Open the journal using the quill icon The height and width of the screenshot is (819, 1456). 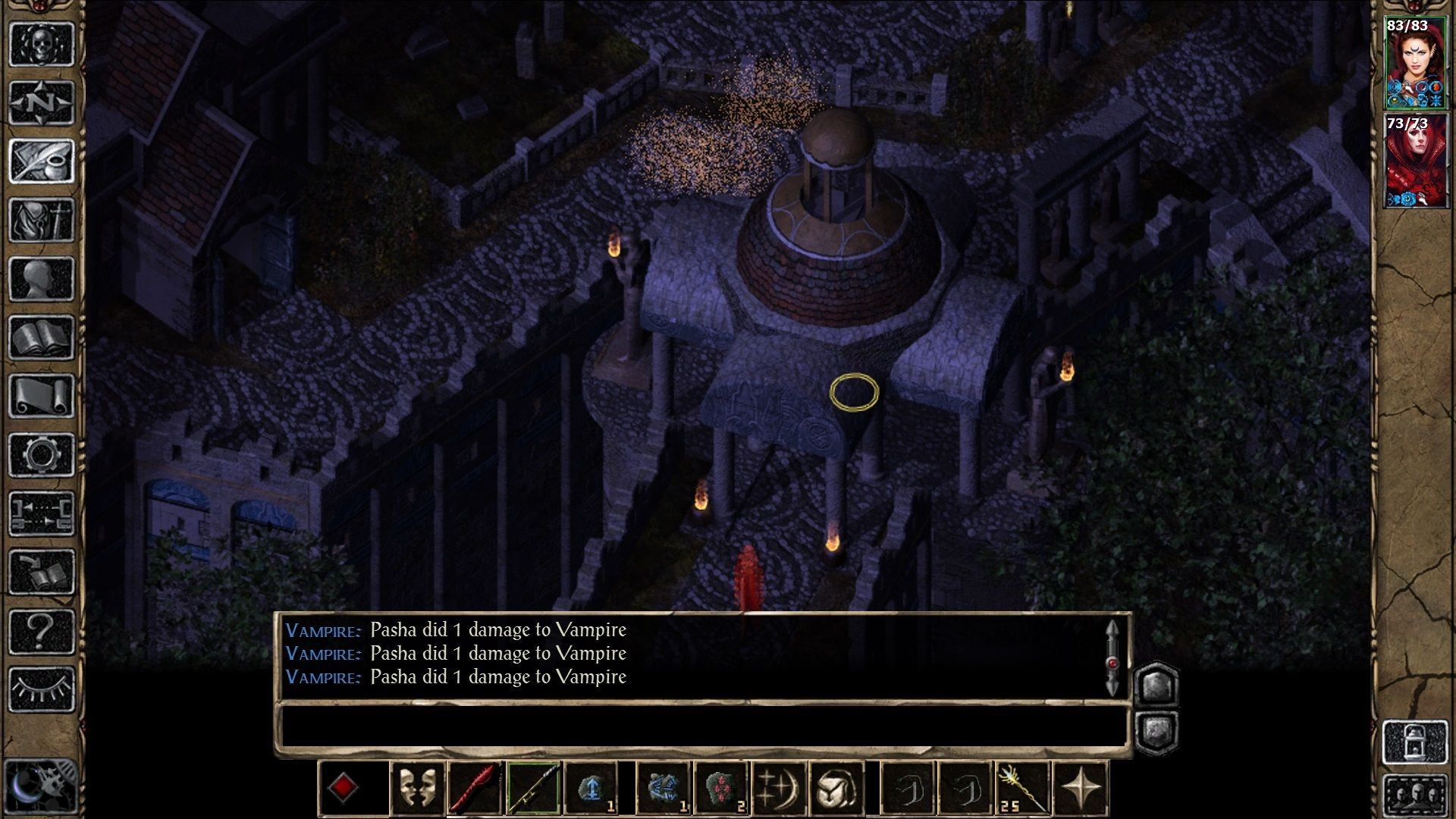[42, 159]
